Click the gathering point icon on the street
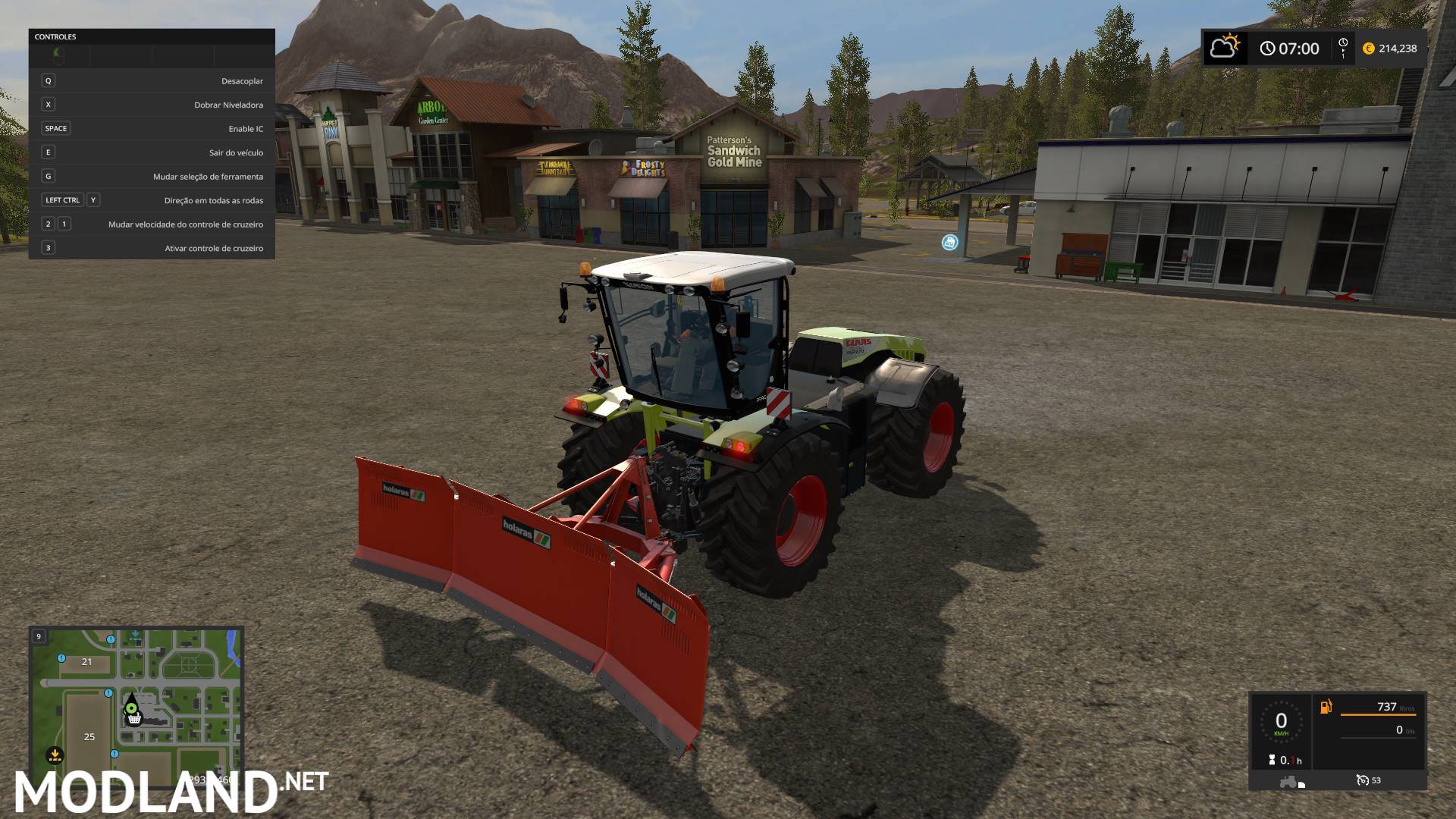Viewport: 1456px width, 819px height. pyautogui.click(x=950, y=240)
